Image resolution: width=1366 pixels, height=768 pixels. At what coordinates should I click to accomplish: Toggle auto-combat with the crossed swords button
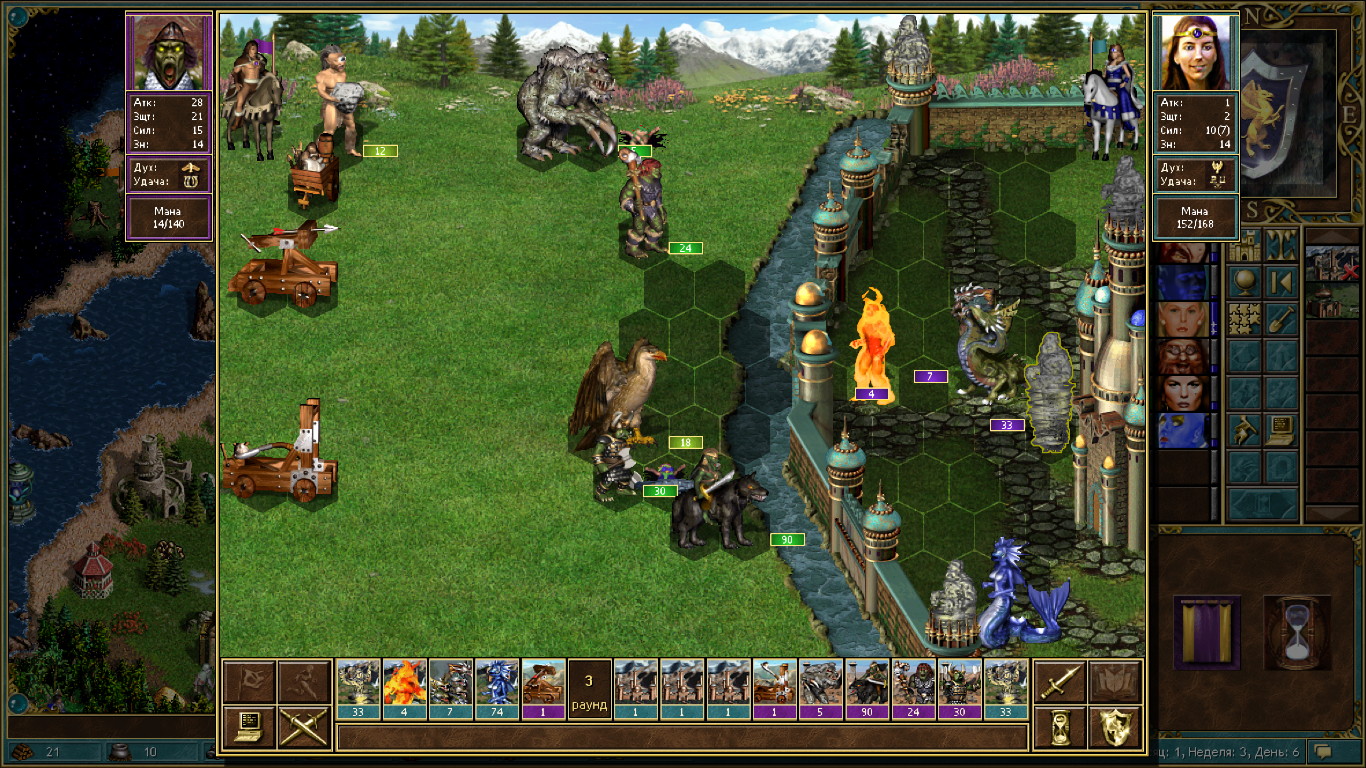click(304, 727)
